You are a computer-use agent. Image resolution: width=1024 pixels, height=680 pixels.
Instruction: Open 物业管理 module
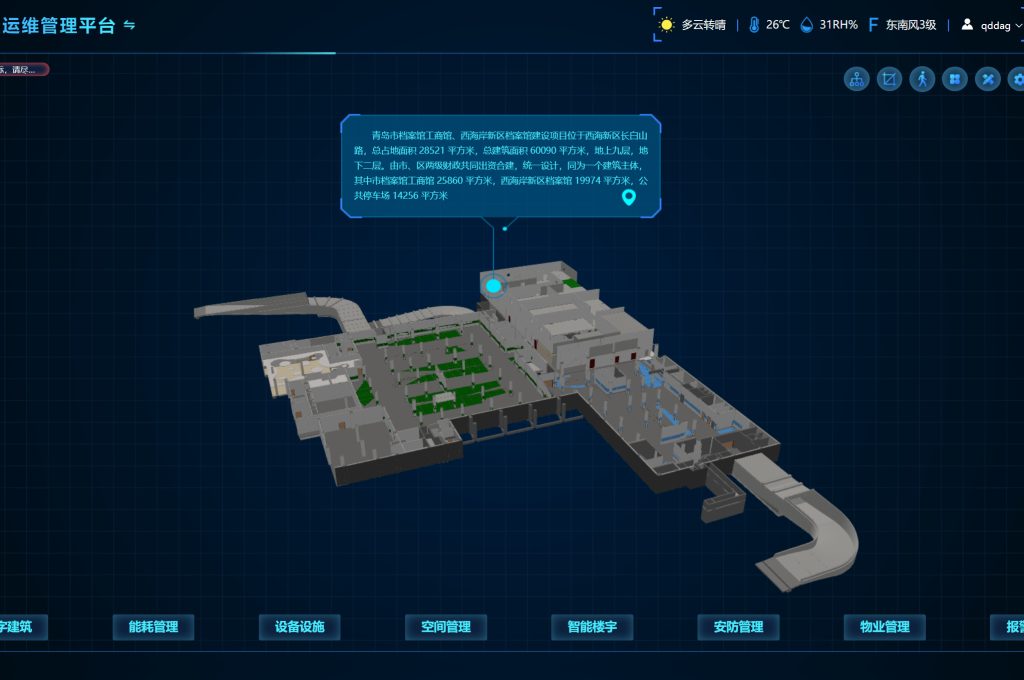tap(884, 627)
